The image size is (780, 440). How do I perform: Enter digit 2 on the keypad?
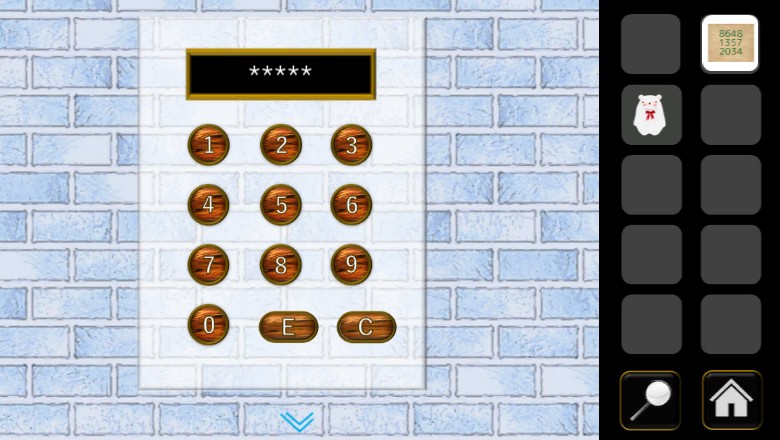[281, 145]
